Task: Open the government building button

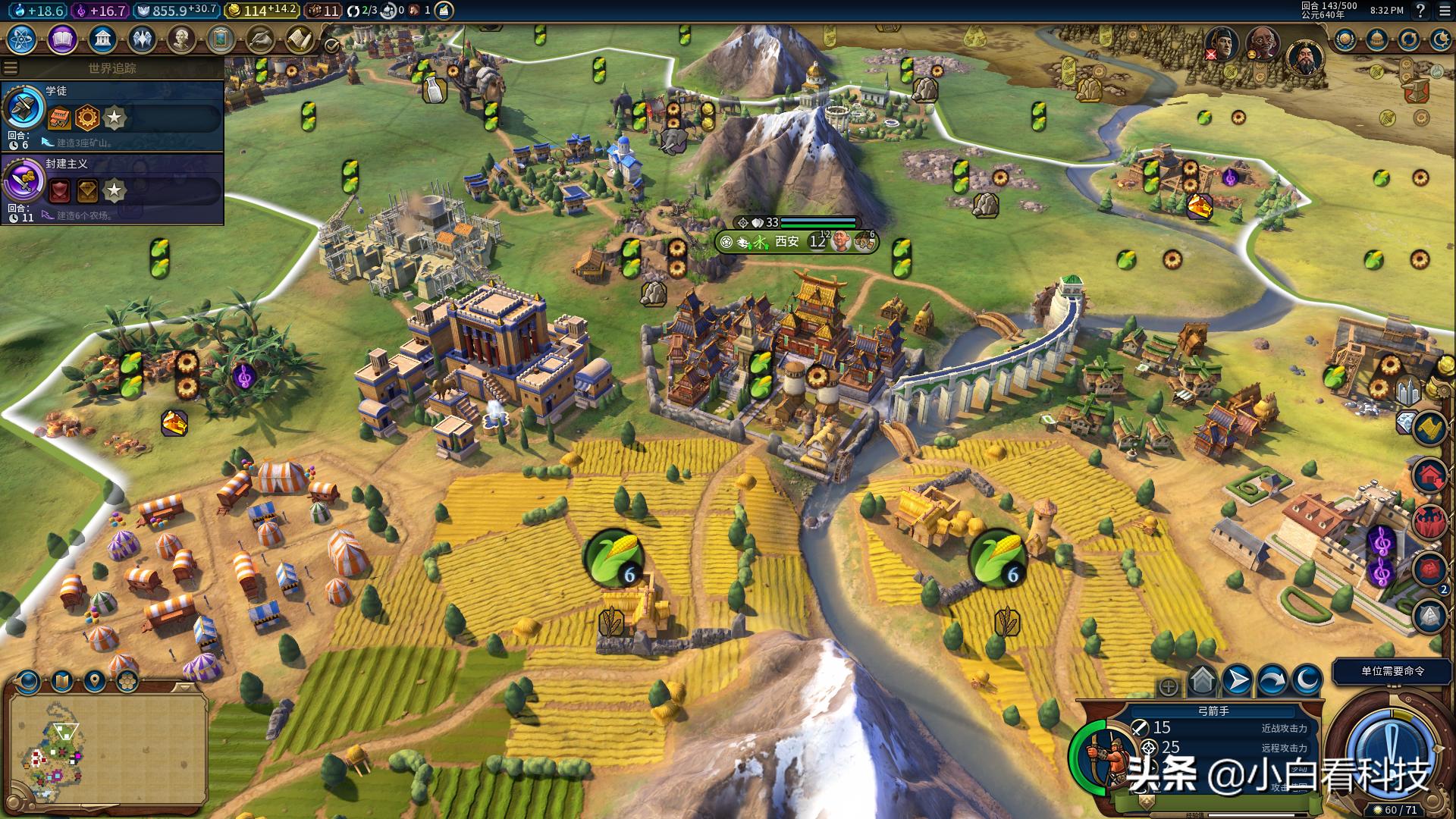Action: coord(102,39)
